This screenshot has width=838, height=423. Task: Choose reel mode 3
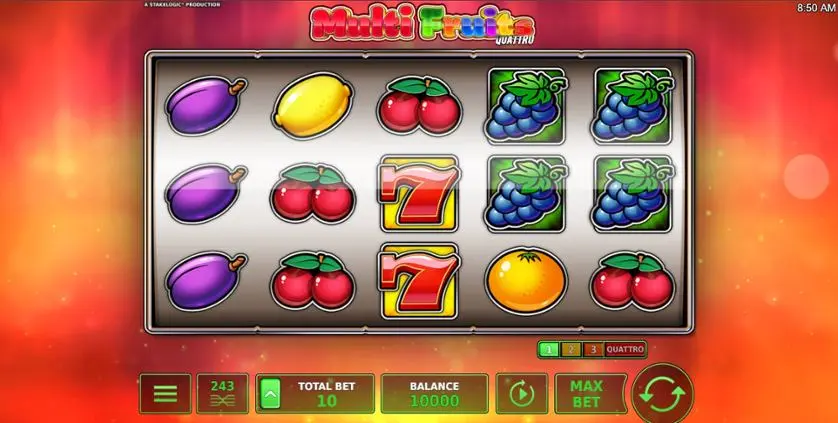point(591,350)
